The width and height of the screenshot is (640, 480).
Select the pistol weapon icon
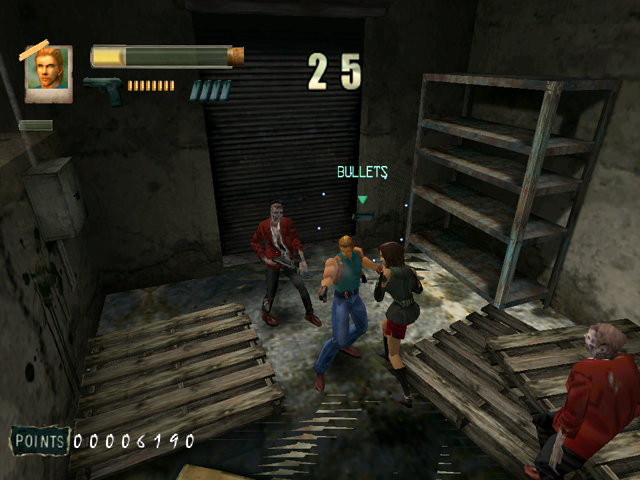tap(104, 90)
